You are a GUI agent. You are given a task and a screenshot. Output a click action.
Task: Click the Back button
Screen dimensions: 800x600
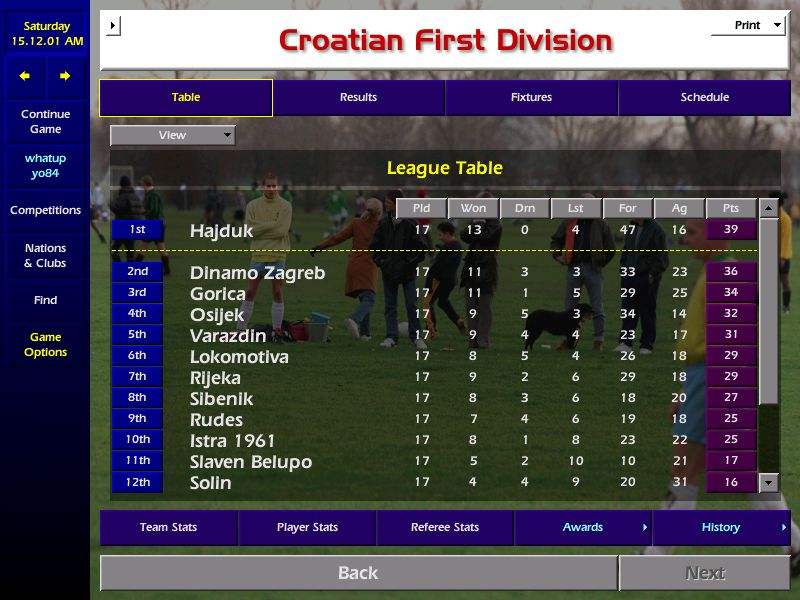[358, 573]
